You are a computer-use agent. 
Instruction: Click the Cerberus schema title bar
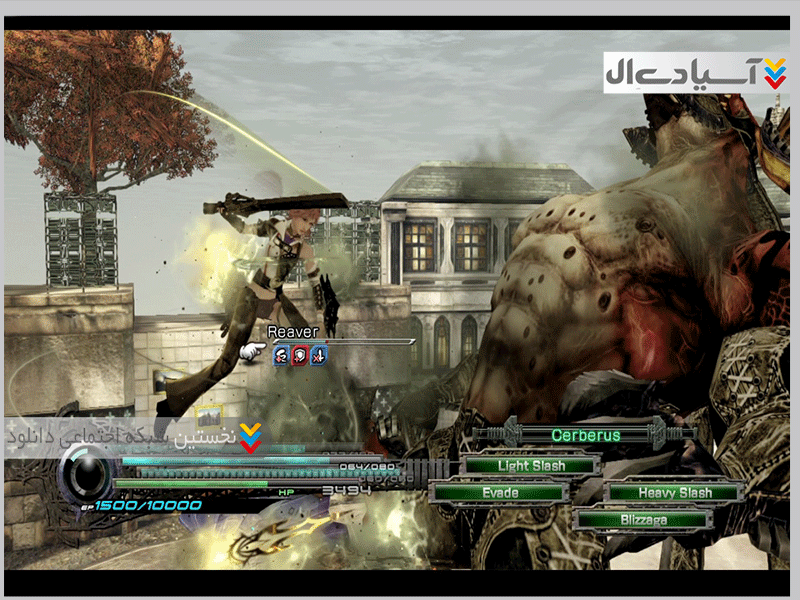[x=585, y=435]
